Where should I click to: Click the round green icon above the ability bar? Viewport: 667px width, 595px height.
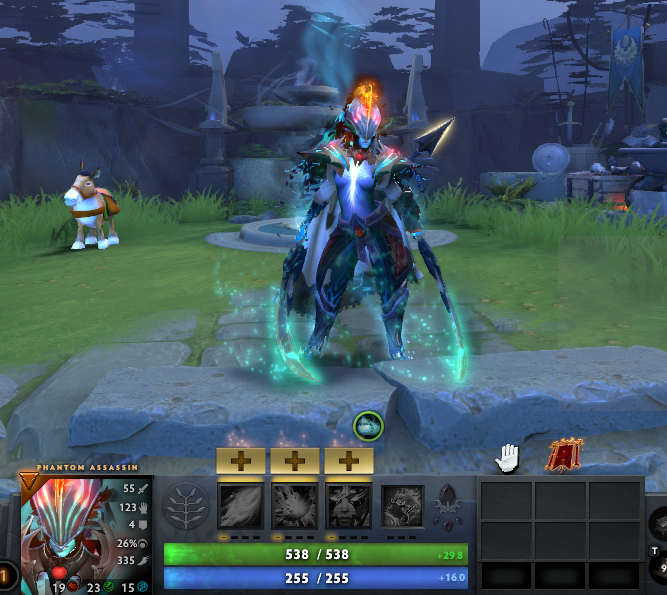pyautogui.click(x=367, y=425)
